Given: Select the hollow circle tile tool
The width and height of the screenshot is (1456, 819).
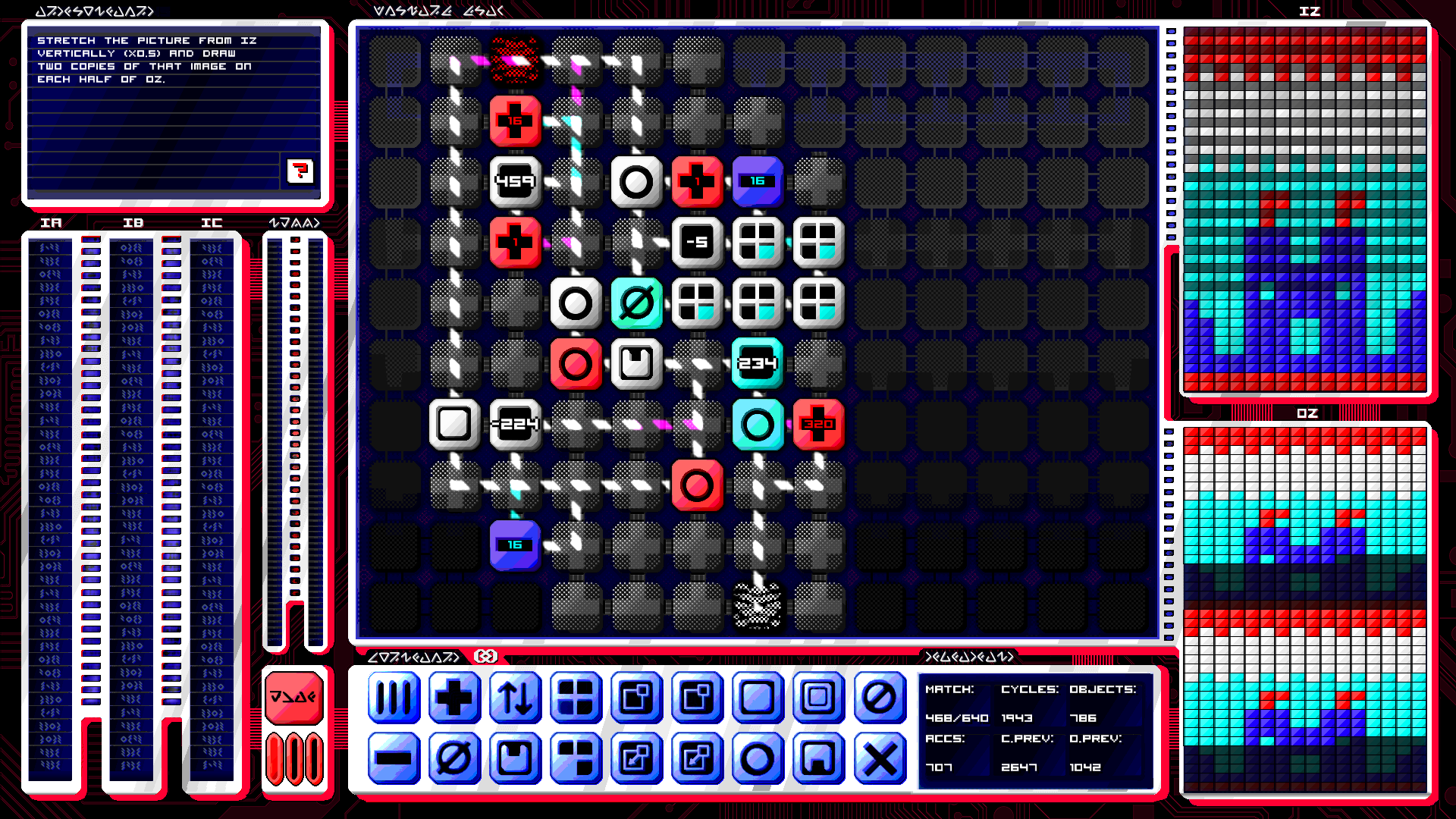Looking at the screenshot, I should click(758, 760).
